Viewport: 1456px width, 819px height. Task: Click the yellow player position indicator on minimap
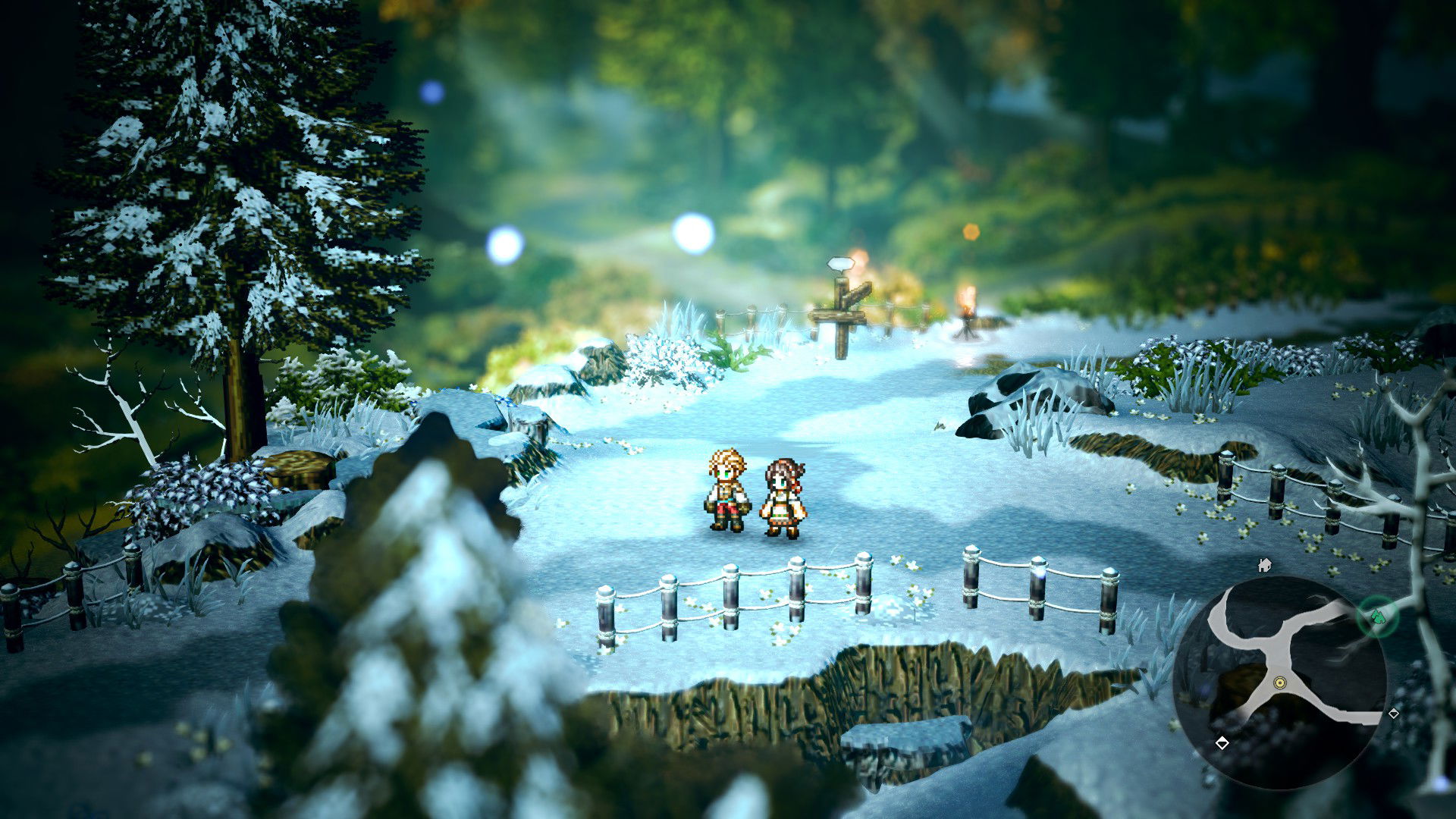click(x=1280, y=682)
